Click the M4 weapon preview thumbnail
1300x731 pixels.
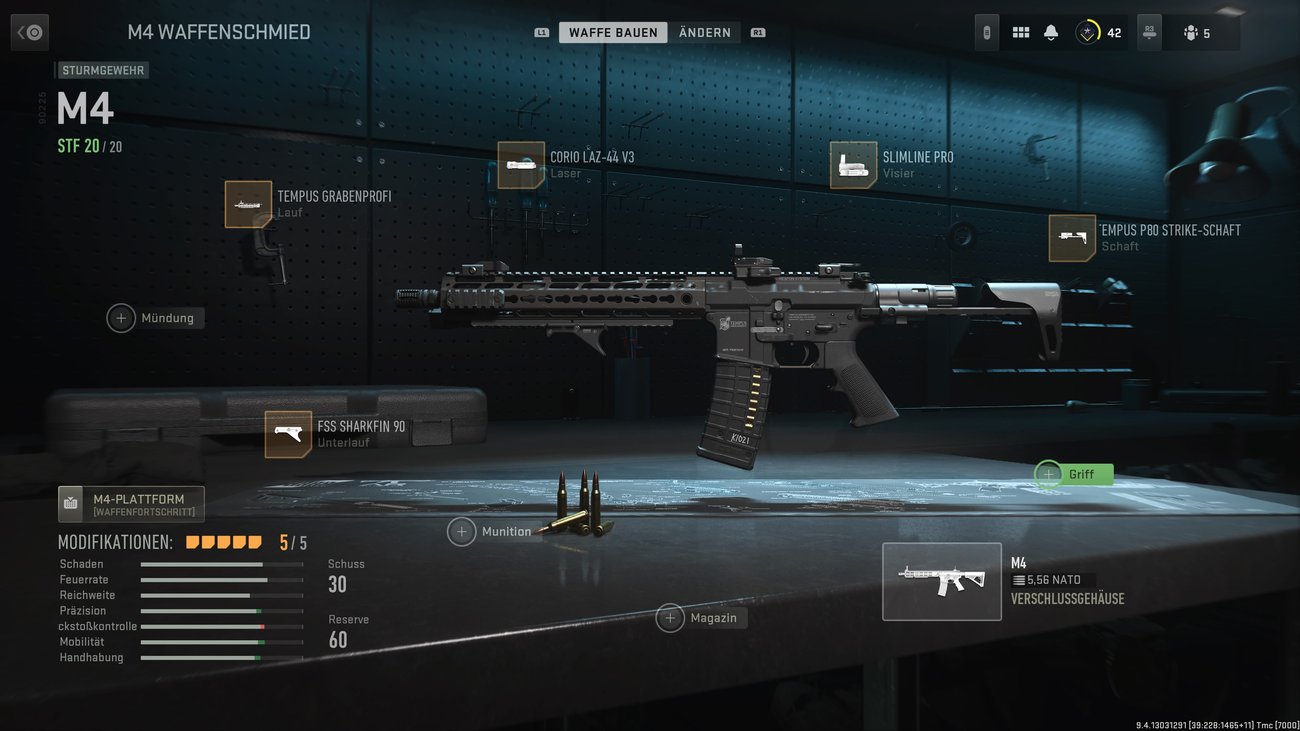(941, 581)
